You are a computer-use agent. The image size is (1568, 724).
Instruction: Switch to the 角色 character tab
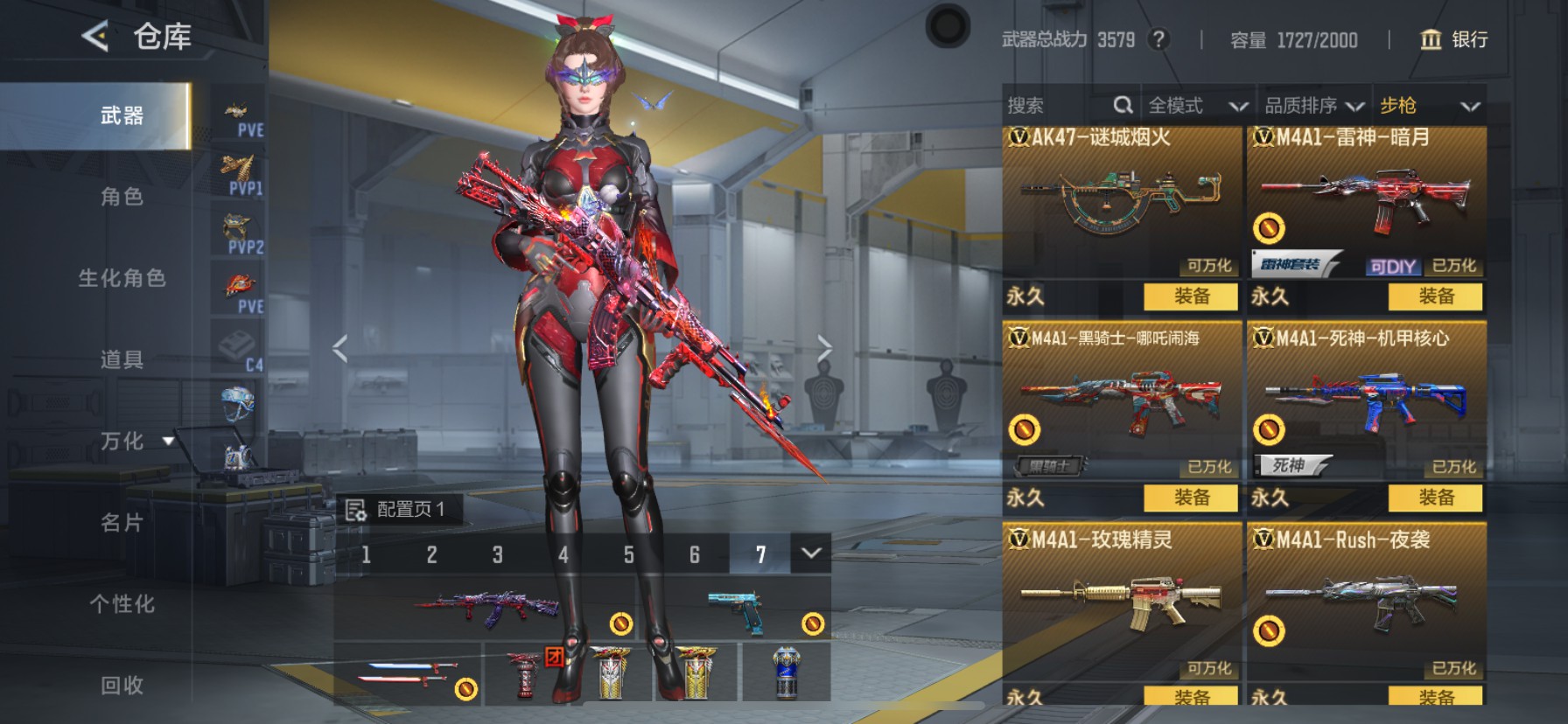point(122,197)
